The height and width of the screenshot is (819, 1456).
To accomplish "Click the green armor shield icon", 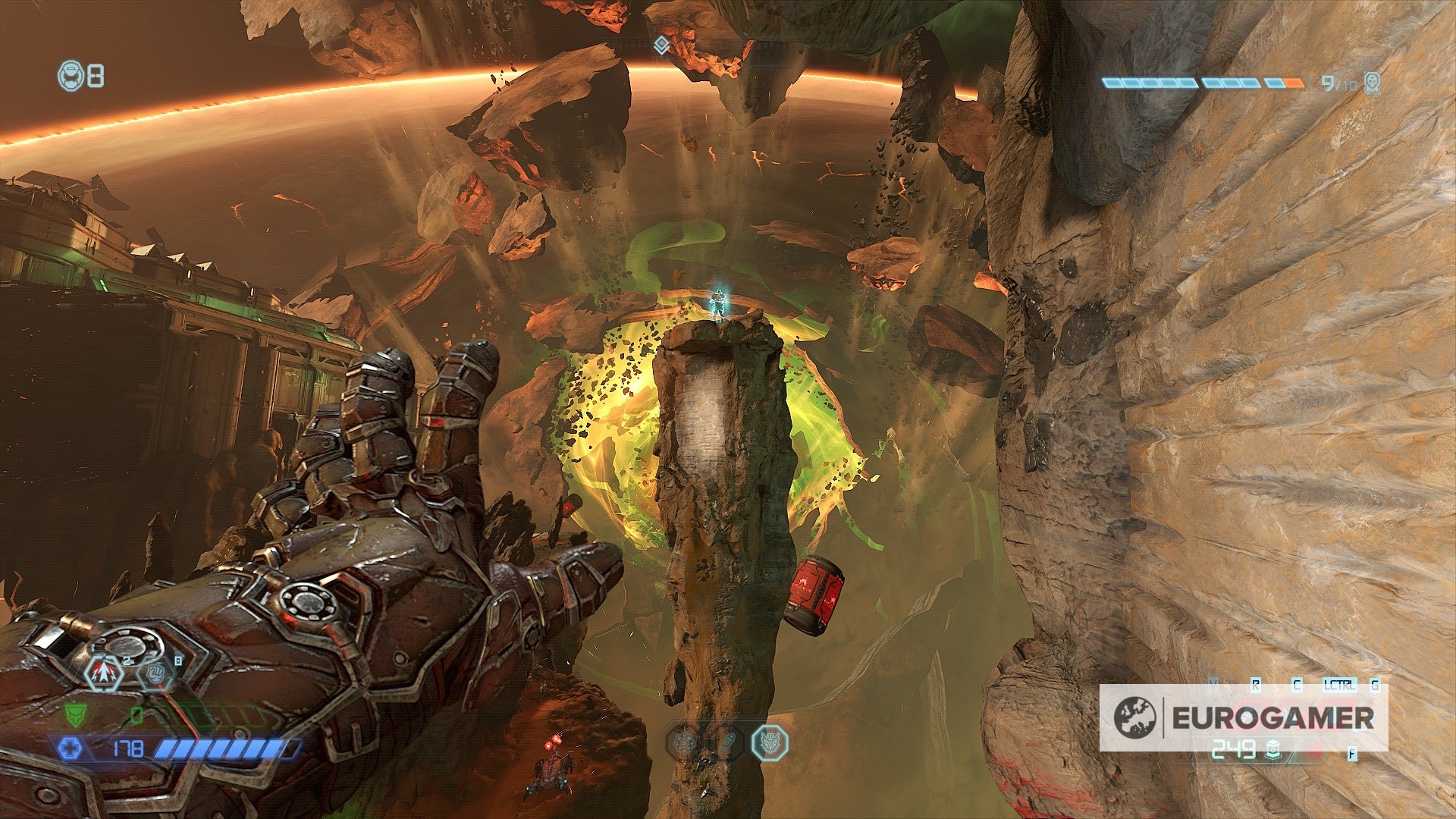I will pos(76,716).
